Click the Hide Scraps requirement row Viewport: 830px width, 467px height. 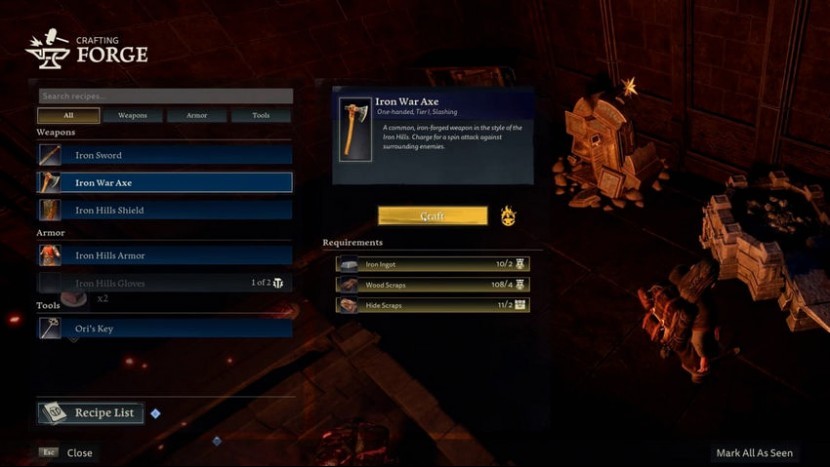point(433,304)
